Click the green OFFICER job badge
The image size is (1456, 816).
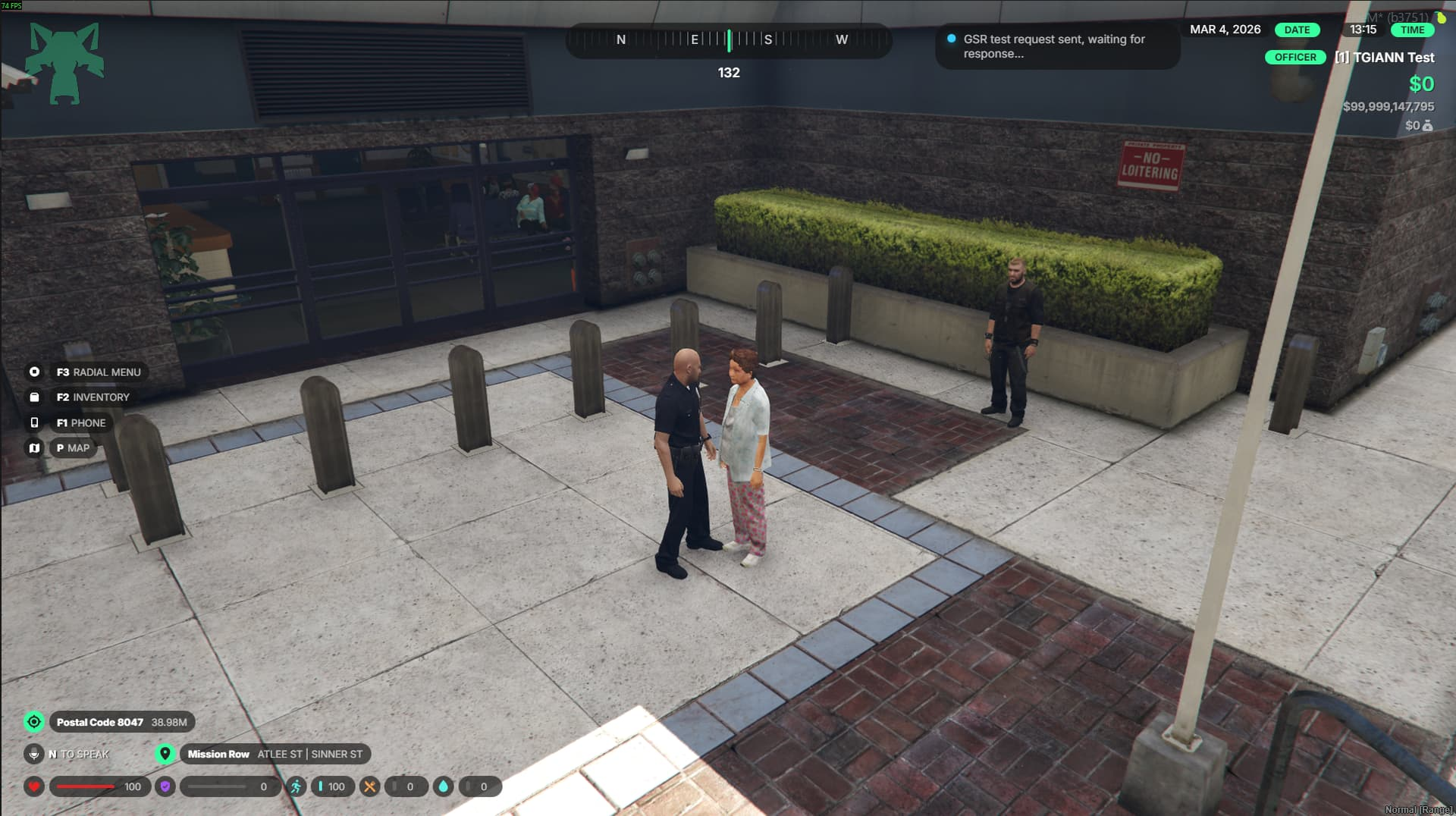(x=1294, y=58)
